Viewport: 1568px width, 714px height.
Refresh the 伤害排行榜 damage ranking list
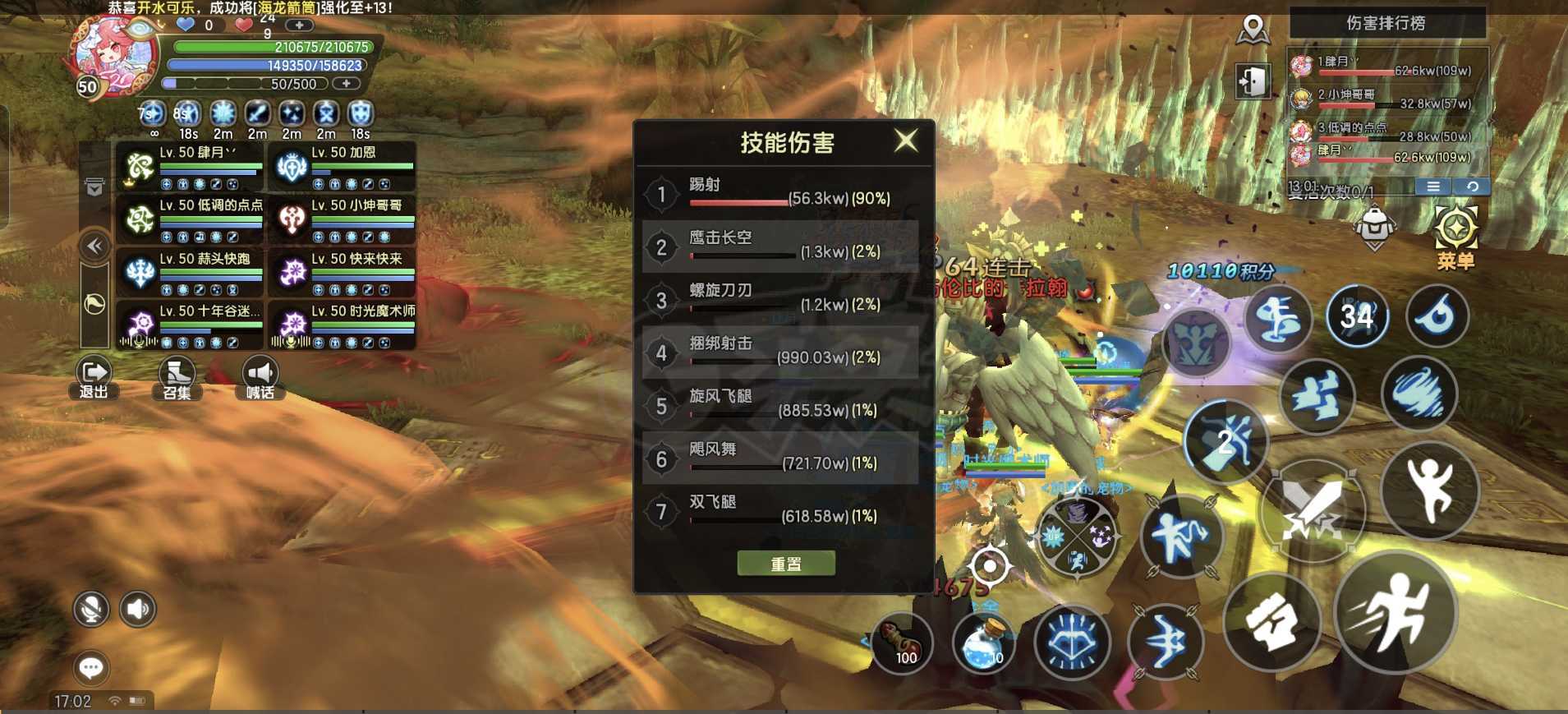click(1472, 187)
